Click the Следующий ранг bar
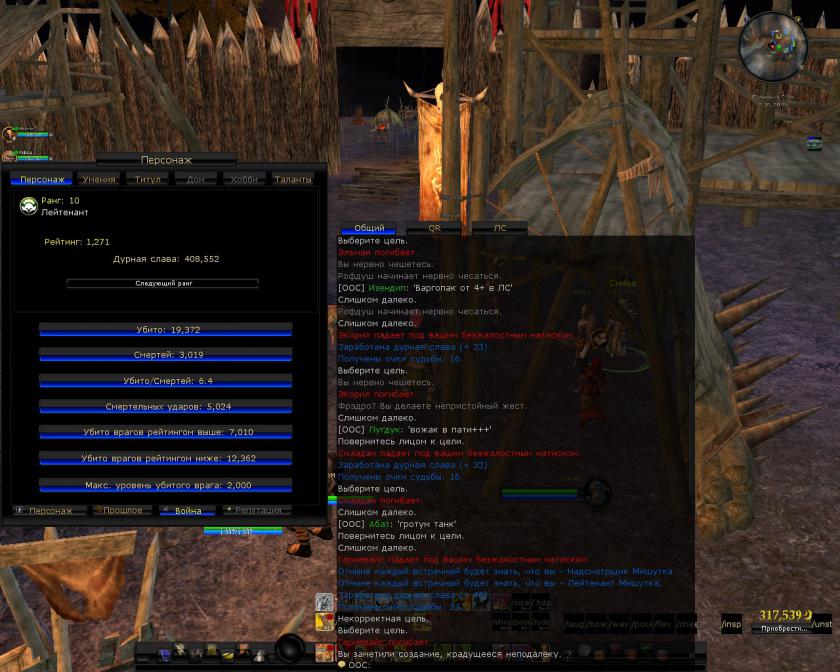This screenshot has height=672, width=840. pos(162,284)
